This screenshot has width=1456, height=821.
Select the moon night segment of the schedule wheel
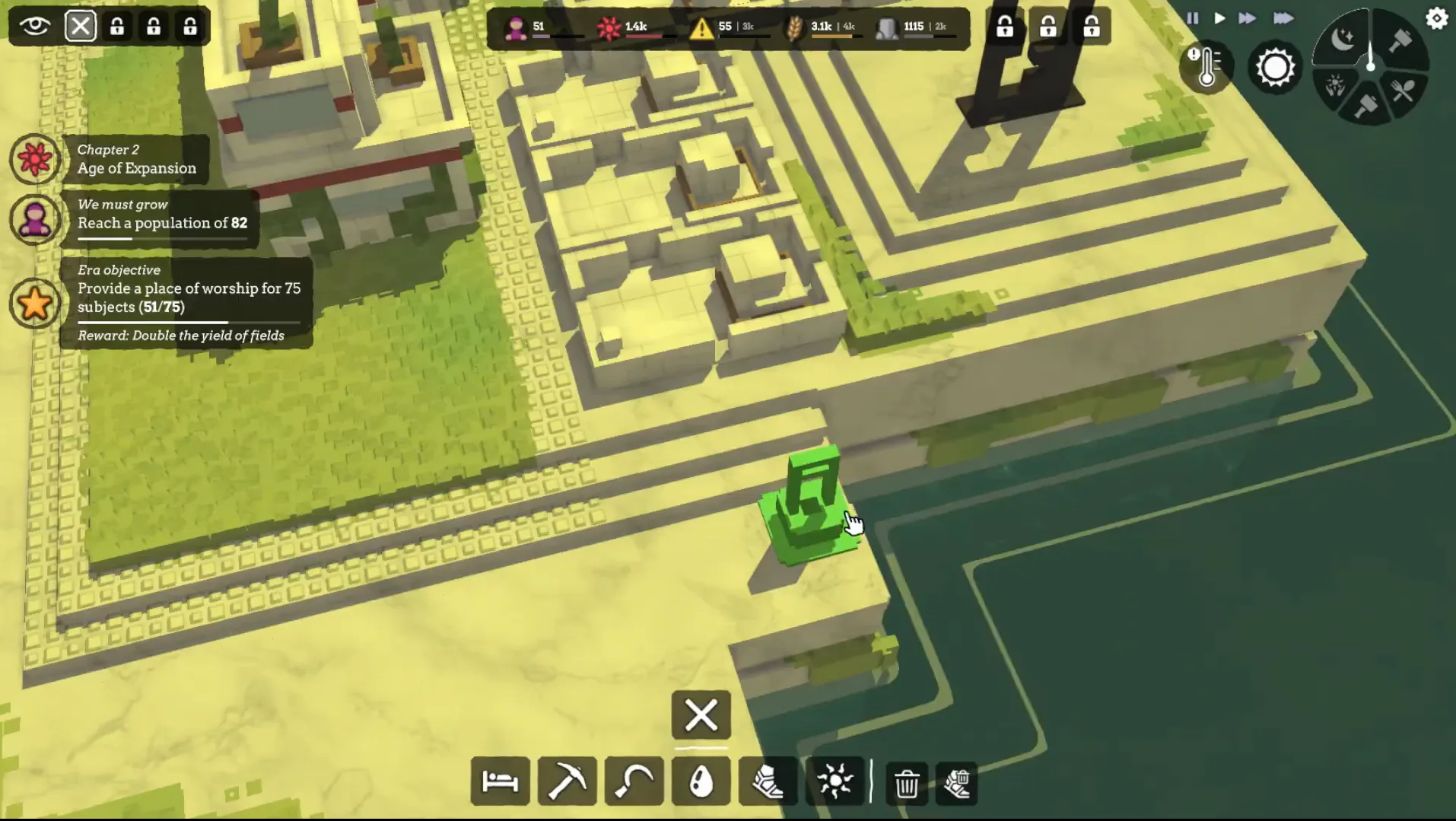[1344, 40]
